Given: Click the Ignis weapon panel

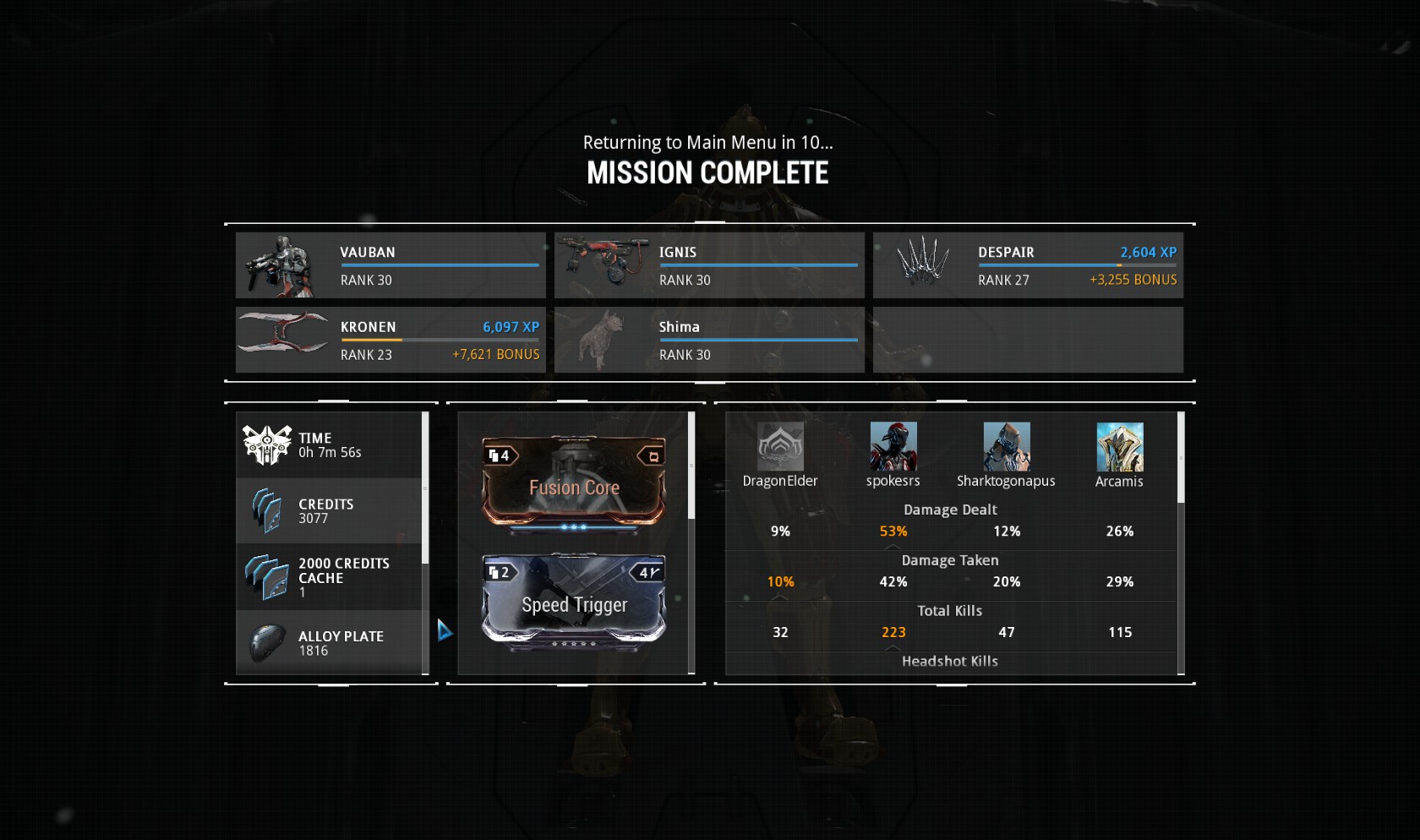Looking at the screenshot, I should coord(709,265).
